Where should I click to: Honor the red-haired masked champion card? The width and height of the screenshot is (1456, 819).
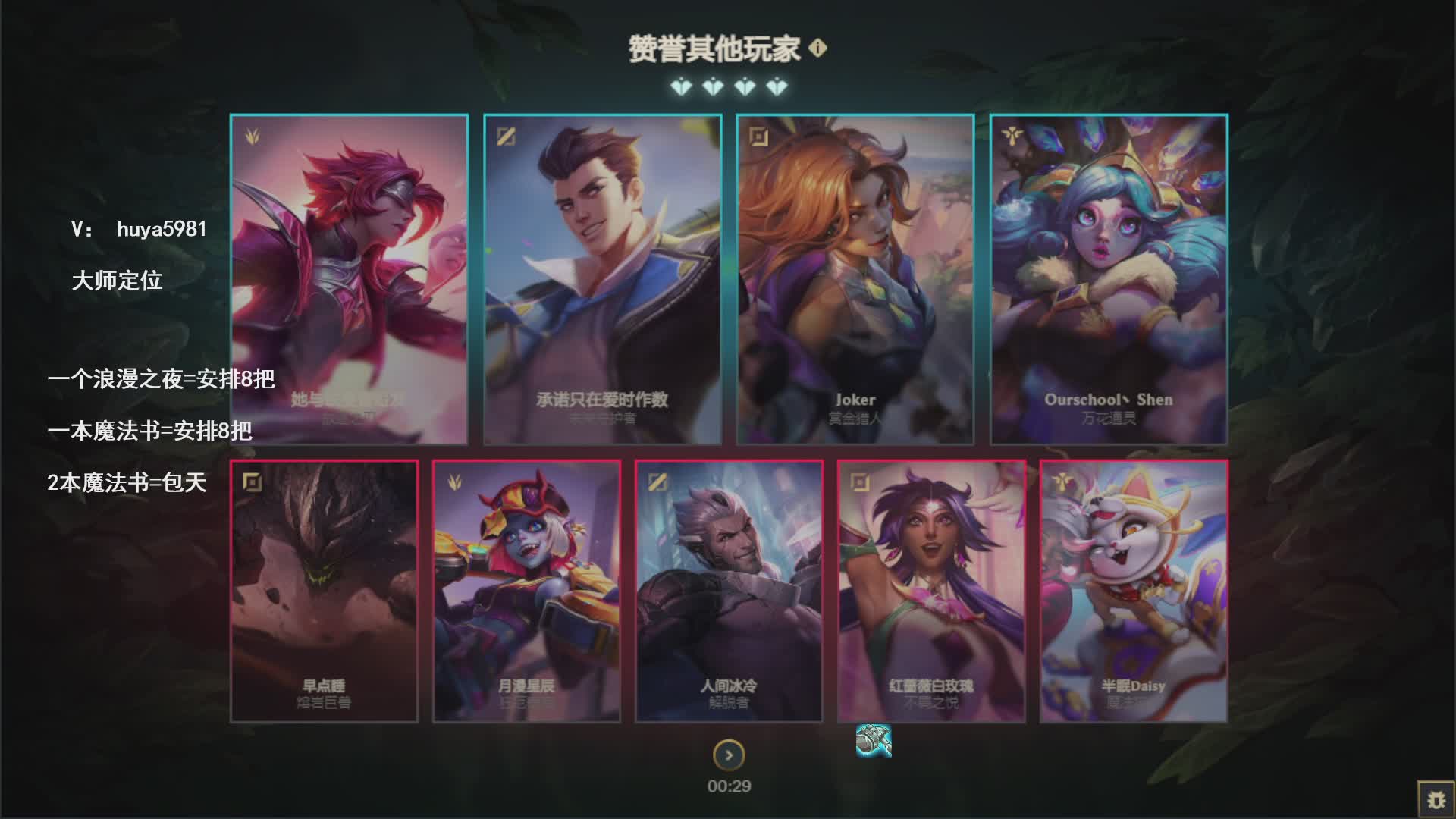tap(349, 279)
